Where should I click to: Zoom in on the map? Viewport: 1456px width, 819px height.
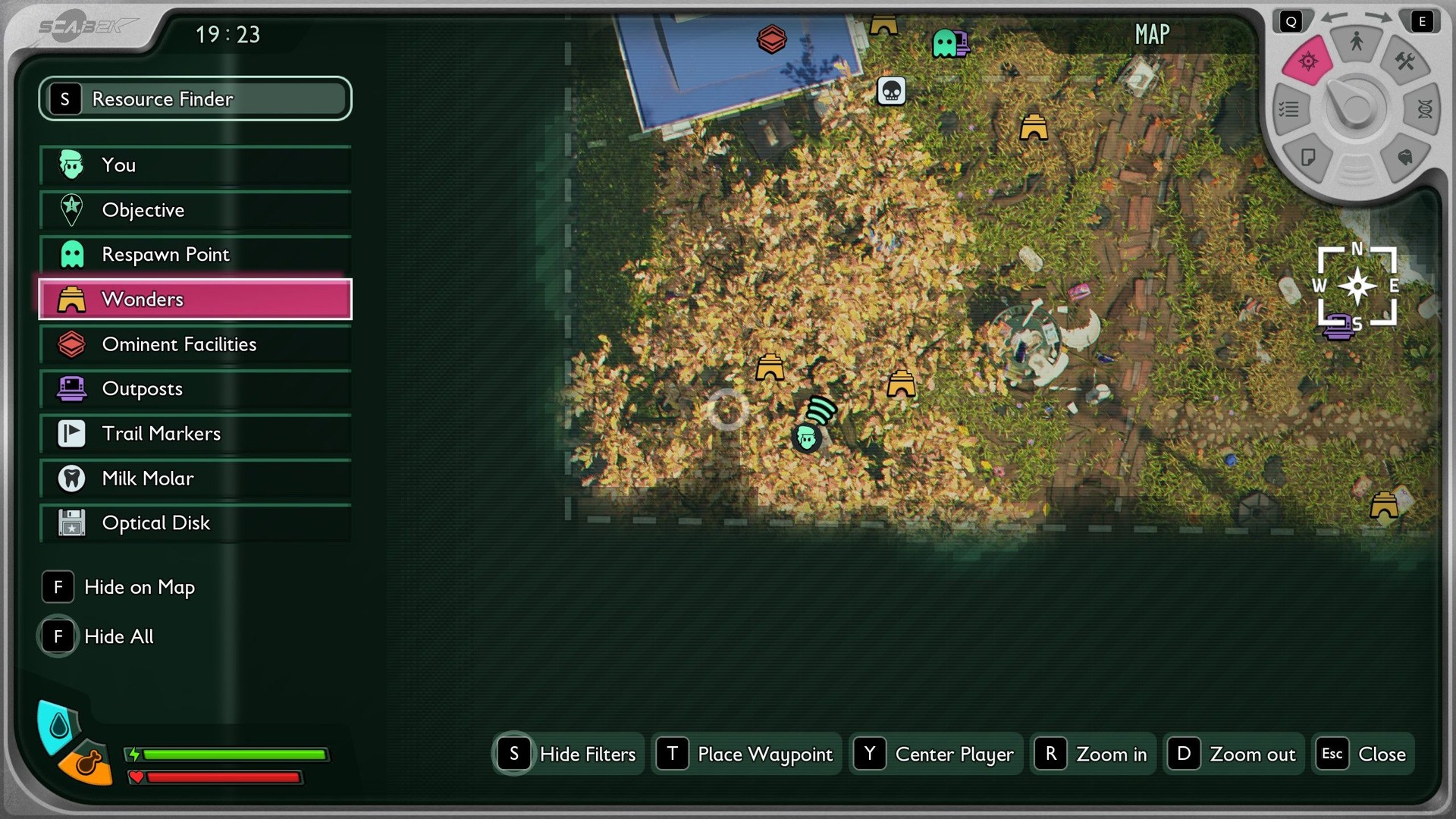tap(1092, 754)
